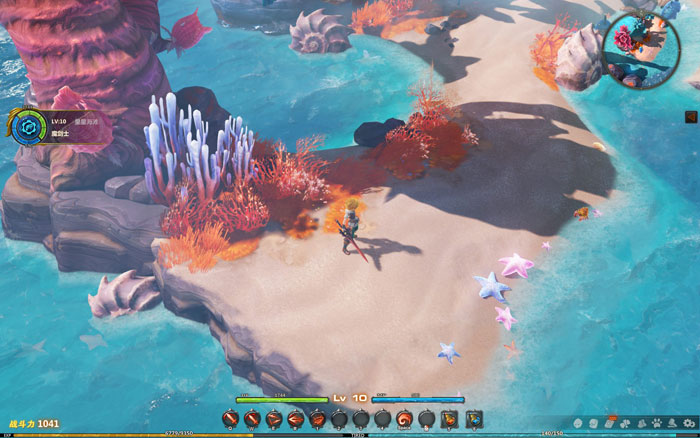
Task: Activate the Q sword skill
Action: (230, 419)
